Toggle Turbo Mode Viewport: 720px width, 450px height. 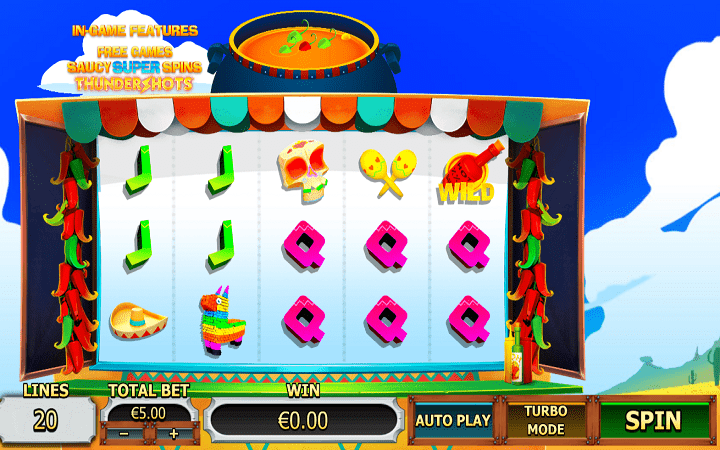(546, 420)
